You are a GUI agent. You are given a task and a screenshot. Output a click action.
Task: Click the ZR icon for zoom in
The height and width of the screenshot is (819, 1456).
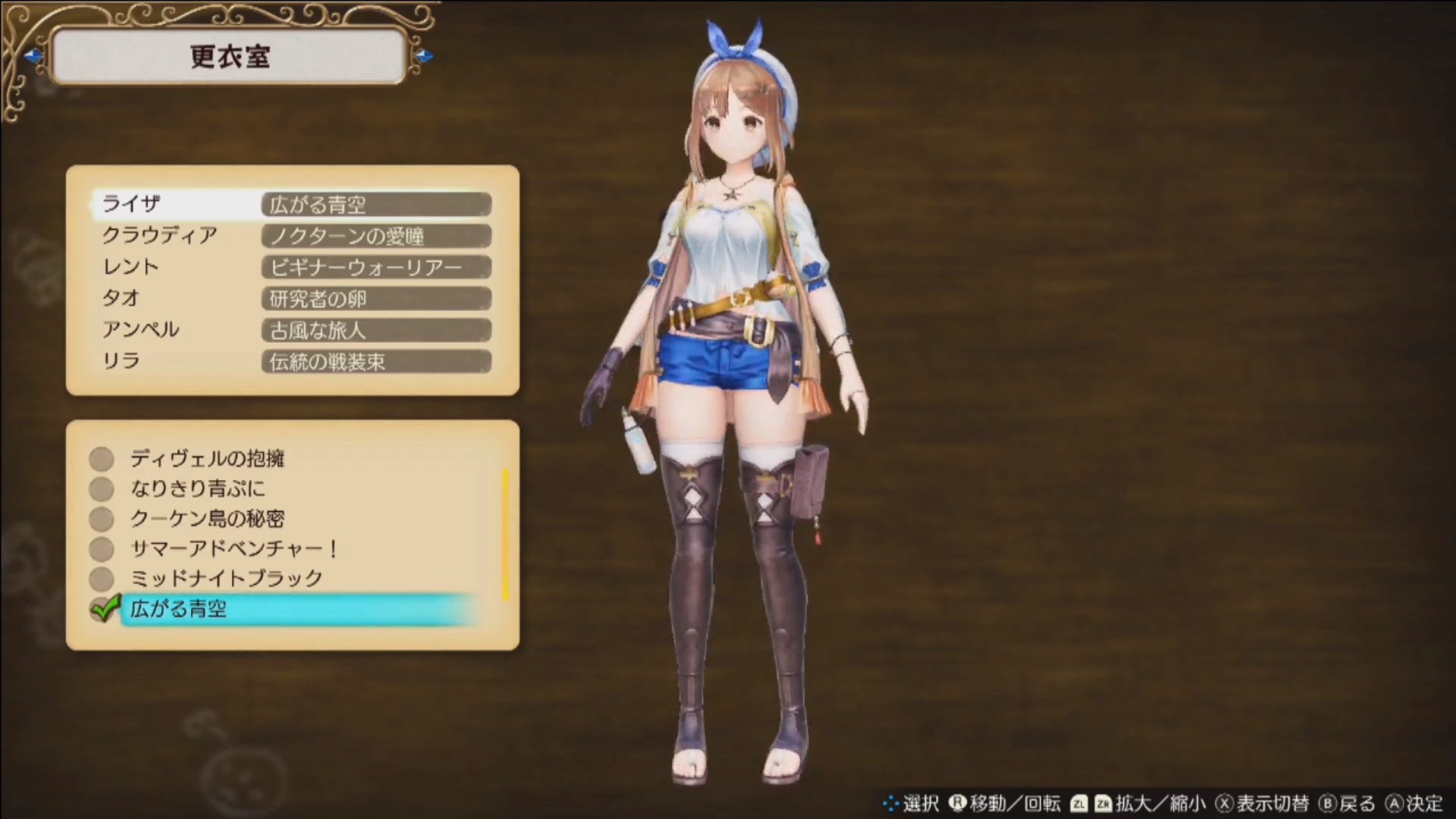pyautogui.click(x=1104, y=804)
